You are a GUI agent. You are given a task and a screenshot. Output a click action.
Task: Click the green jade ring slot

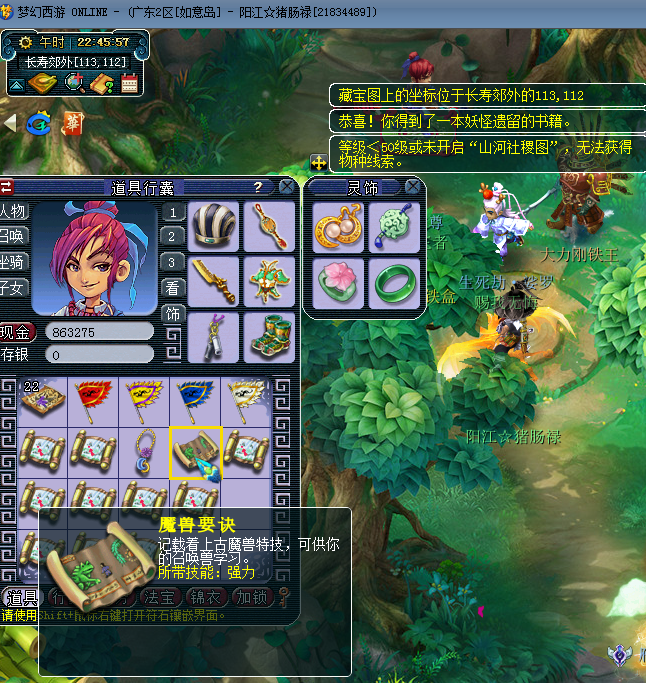tap(393, 283)
